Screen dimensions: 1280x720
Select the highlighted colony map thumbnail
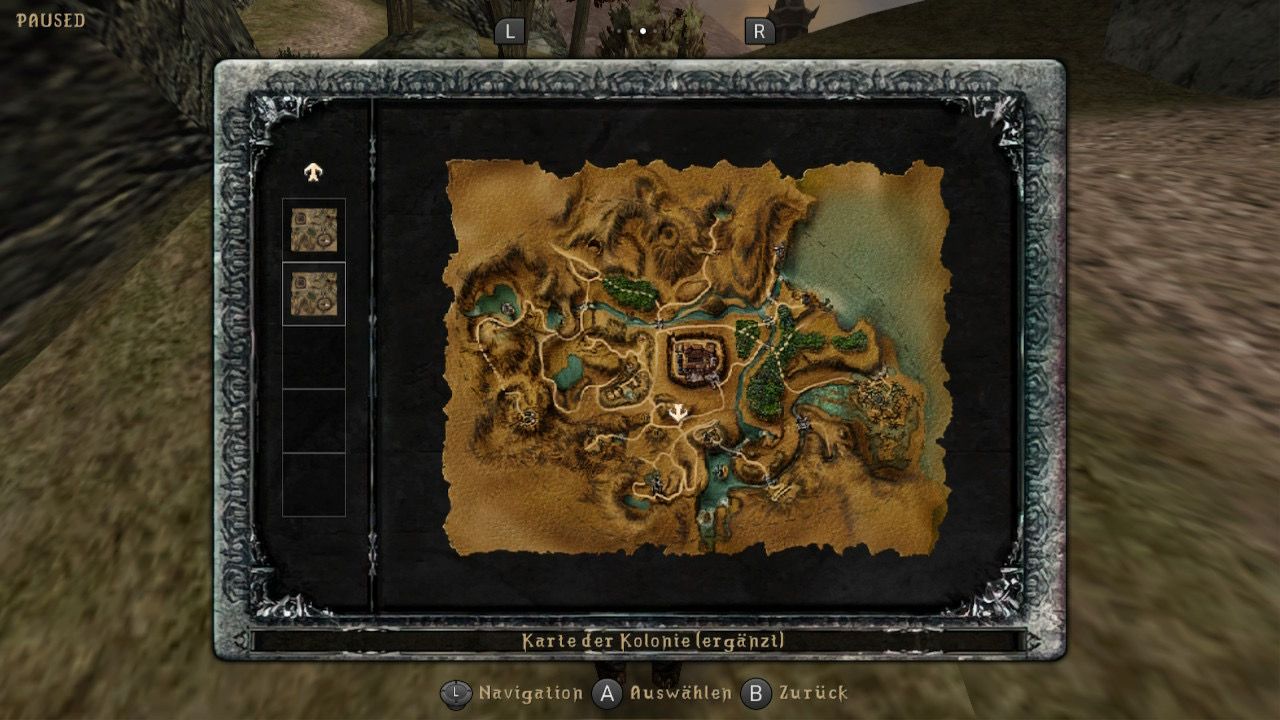314,294
